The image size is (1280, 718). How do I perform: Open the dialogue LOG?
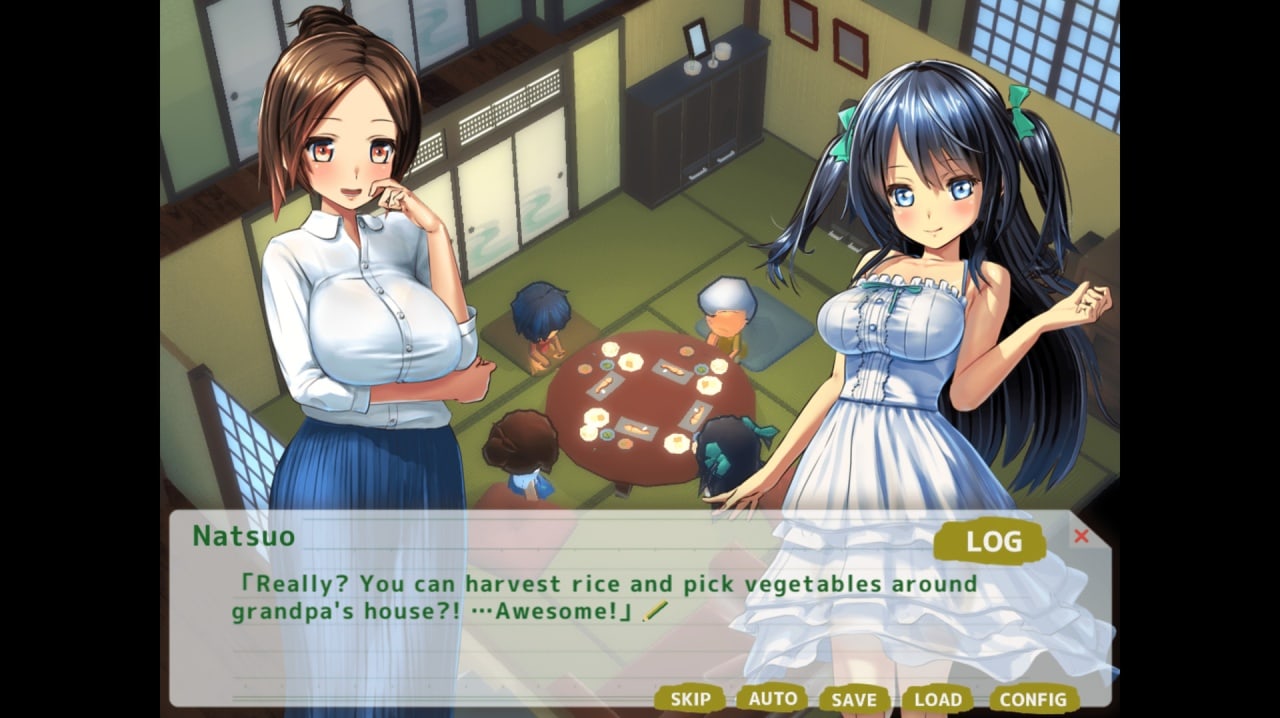991,543
